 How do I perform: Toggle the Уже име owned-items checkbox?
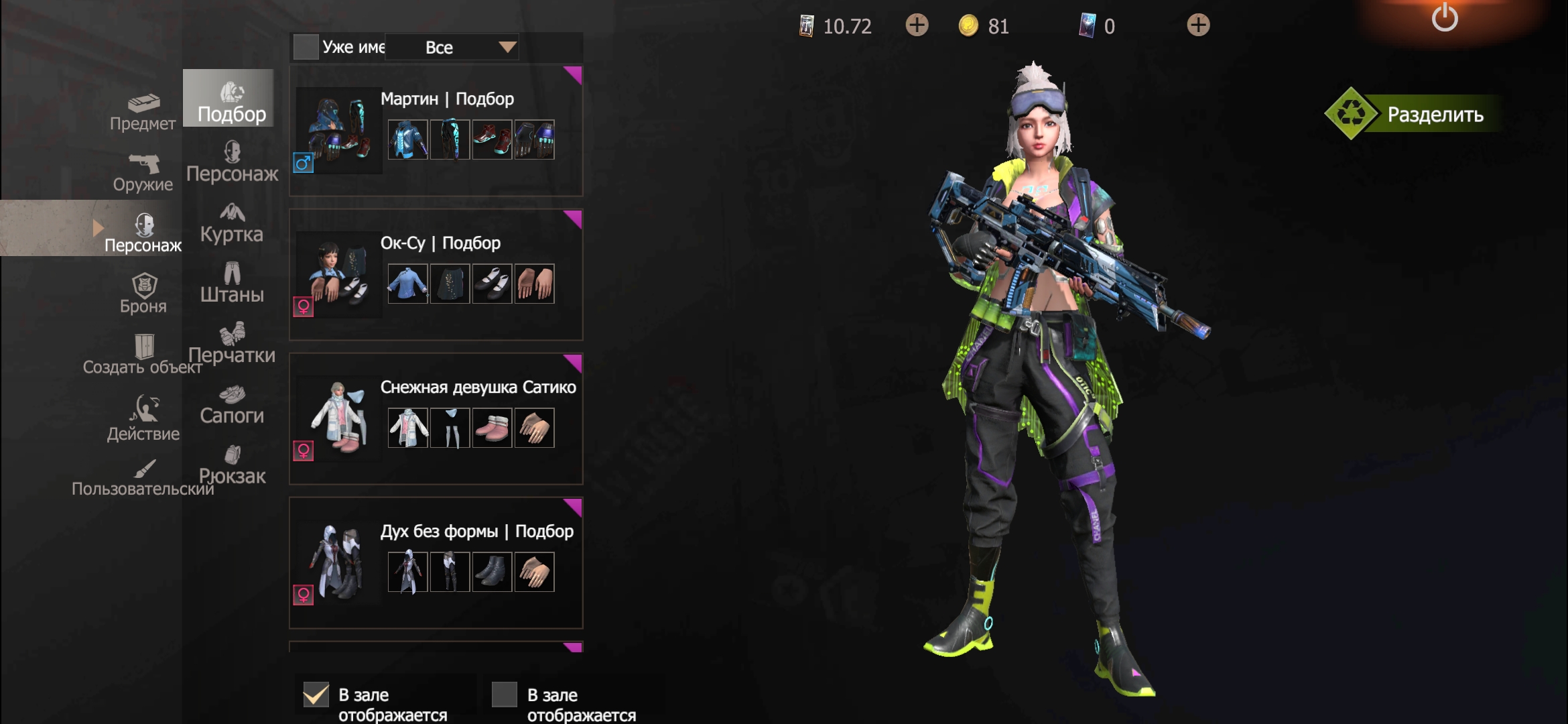point(306,47)
